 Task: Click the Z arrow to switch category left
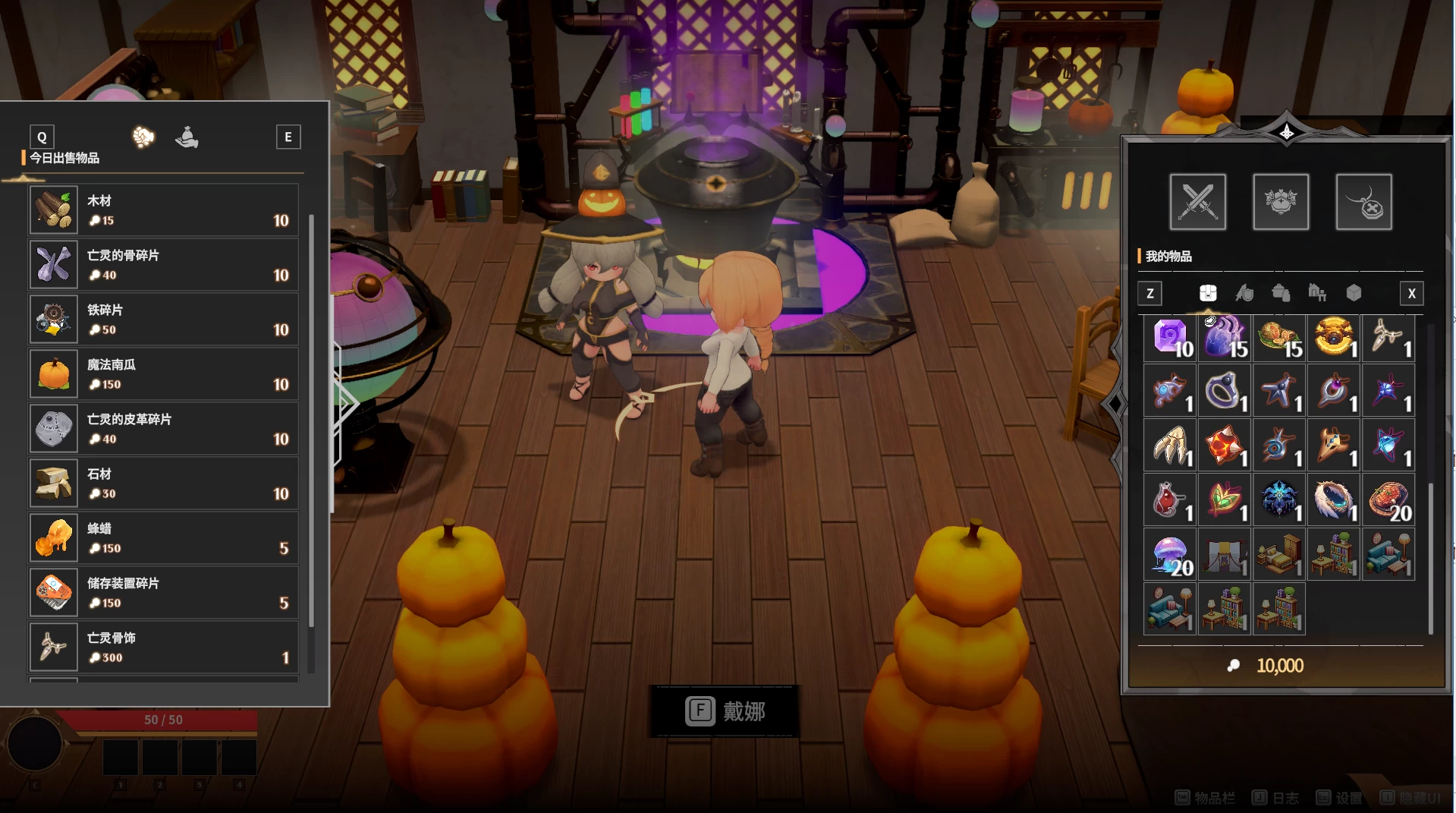pyautogui.click(x=1149, y=293)
